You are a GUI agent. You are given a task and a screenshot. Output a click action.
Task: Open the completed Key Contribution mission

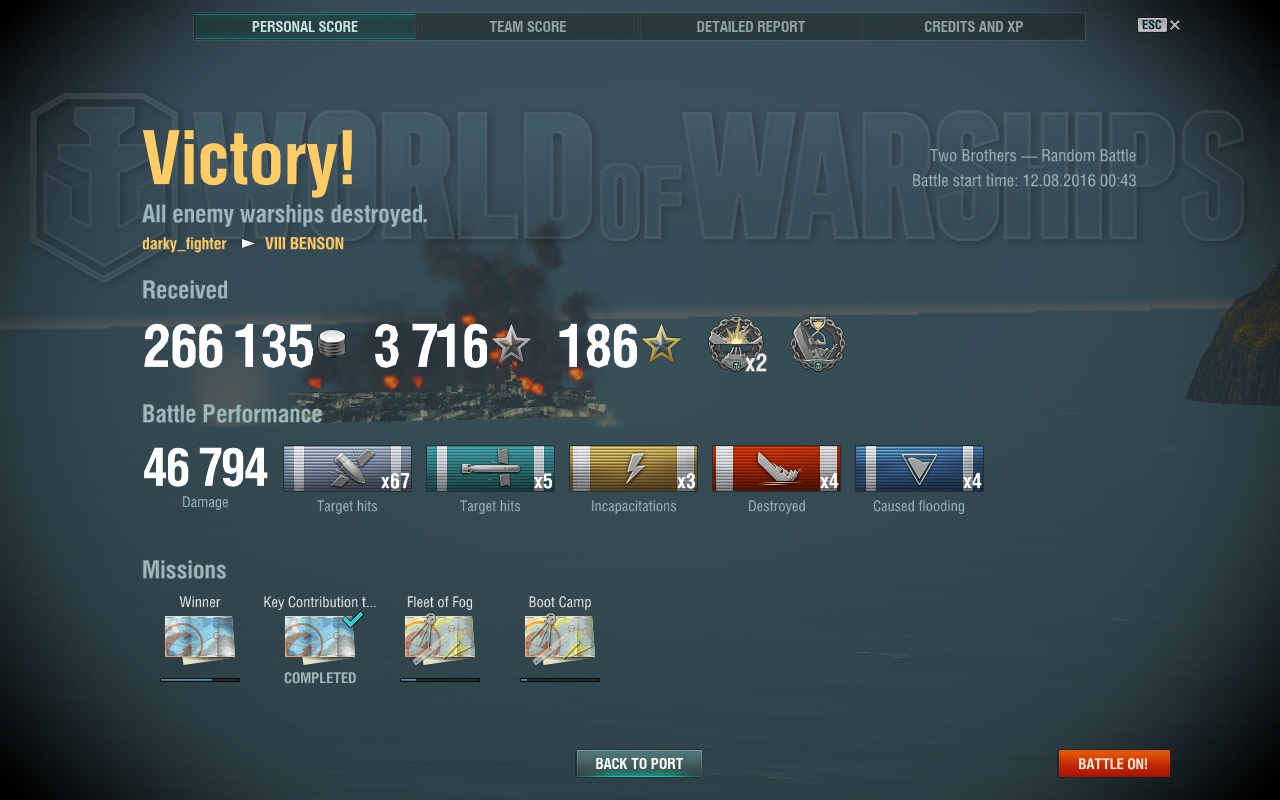[320, 637]
